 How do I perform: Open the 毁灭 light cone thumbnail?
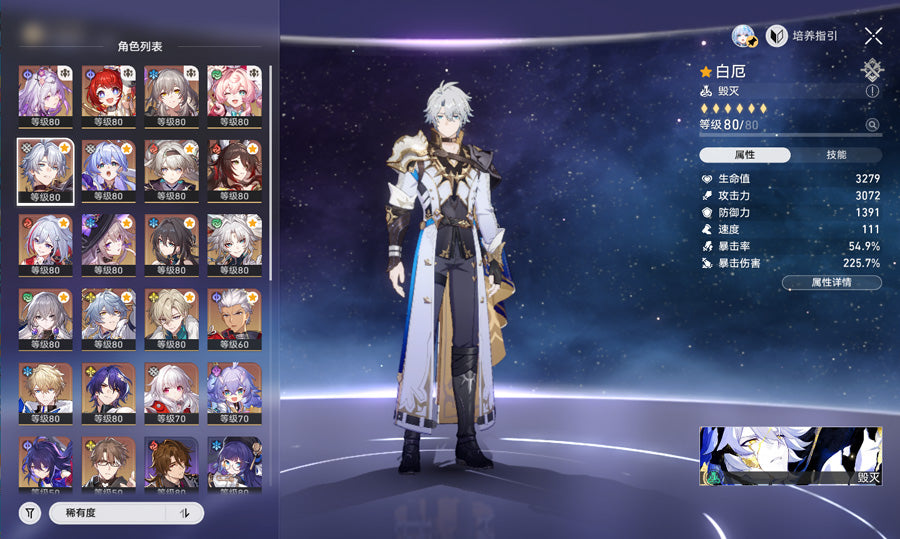click(790, 456)
